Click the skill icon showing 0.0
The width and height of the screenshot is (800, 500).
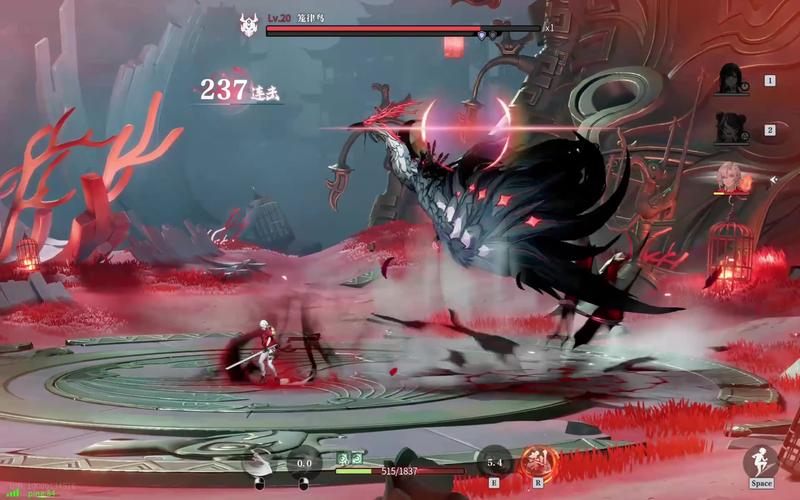(305, 463)
